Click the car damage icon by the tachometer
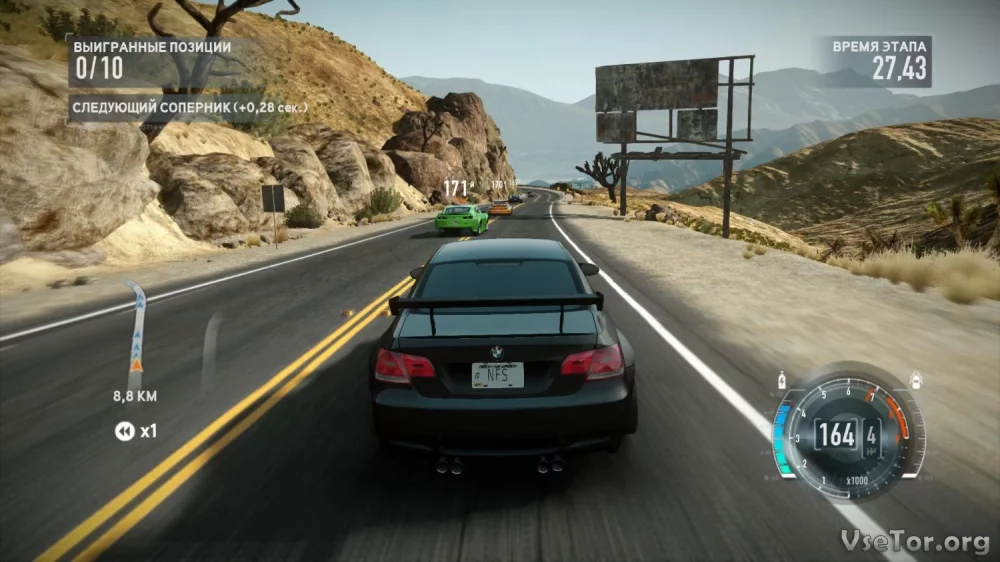Screen dimensions: 1000x562 point(916,381)
